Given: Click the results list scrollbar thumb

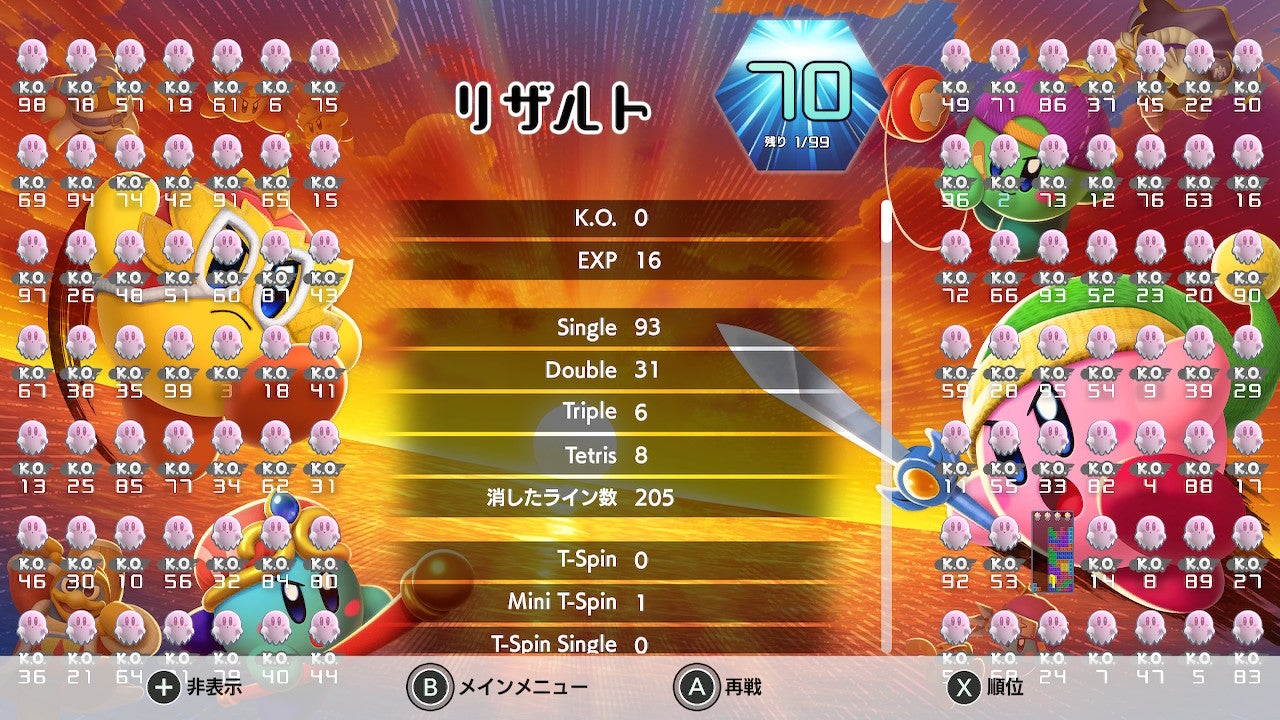Looking at the screenshot, I should 885,222.
